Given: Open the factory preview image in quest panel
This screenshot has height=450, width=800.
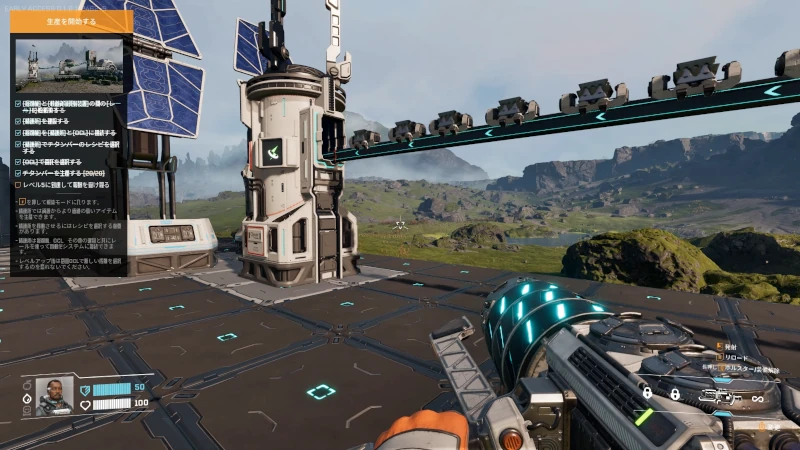Looking at the screenshot, I should [x=69, y=65].
